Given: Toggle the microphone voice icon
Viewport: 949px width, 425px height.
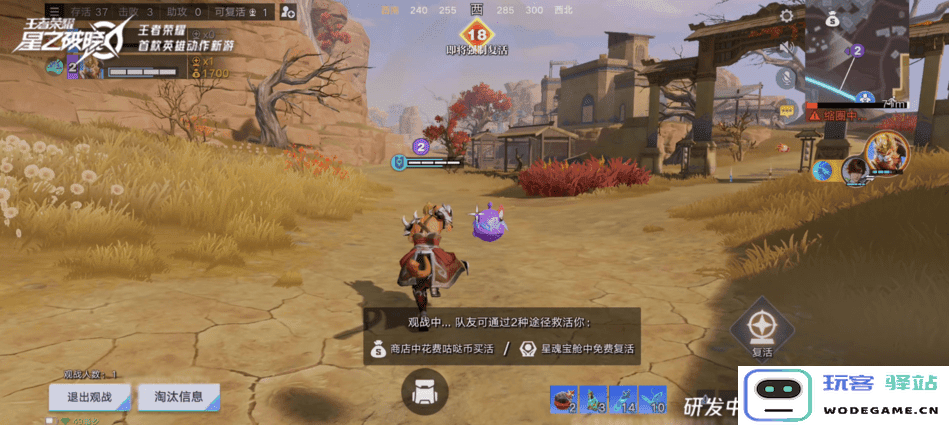Looking at the screenshot, I should point(787,79).
